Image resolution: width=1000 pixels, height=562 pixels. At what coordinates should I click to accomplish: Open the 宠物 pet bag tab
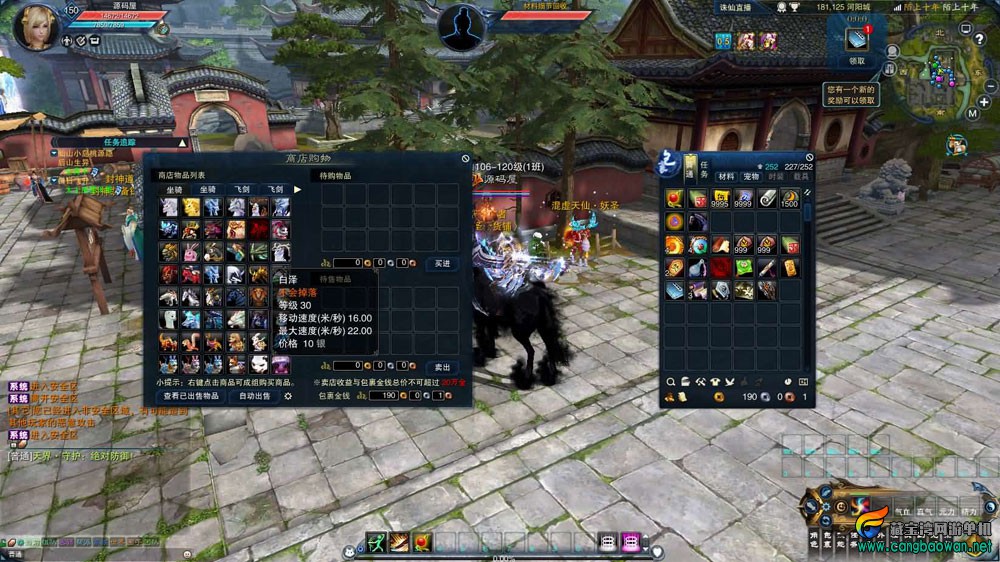[752, 176]
